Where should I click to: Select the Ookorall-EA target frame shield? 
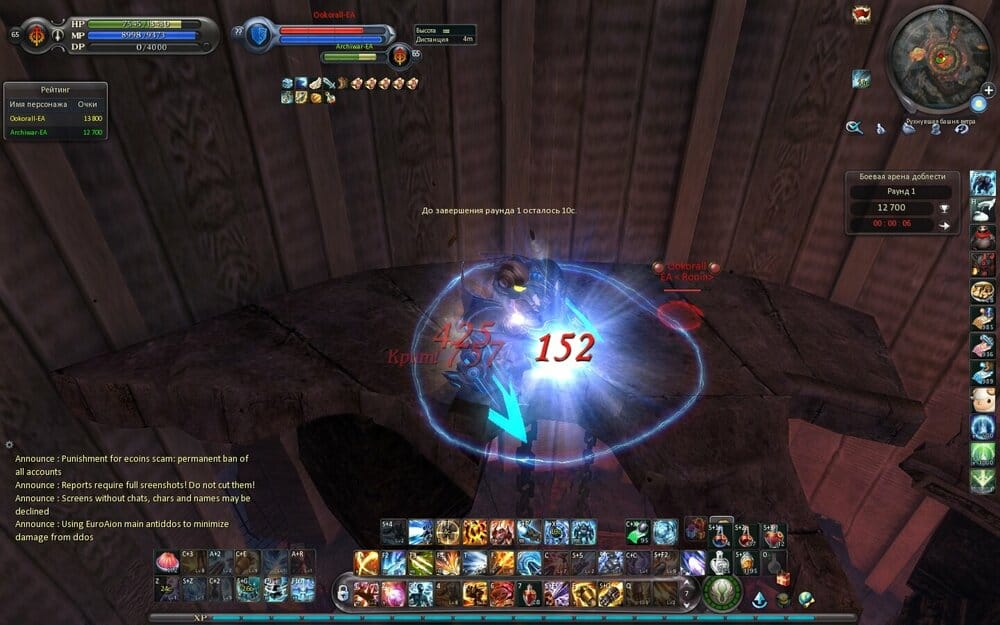pyautogui.click(x=258, y=33)
